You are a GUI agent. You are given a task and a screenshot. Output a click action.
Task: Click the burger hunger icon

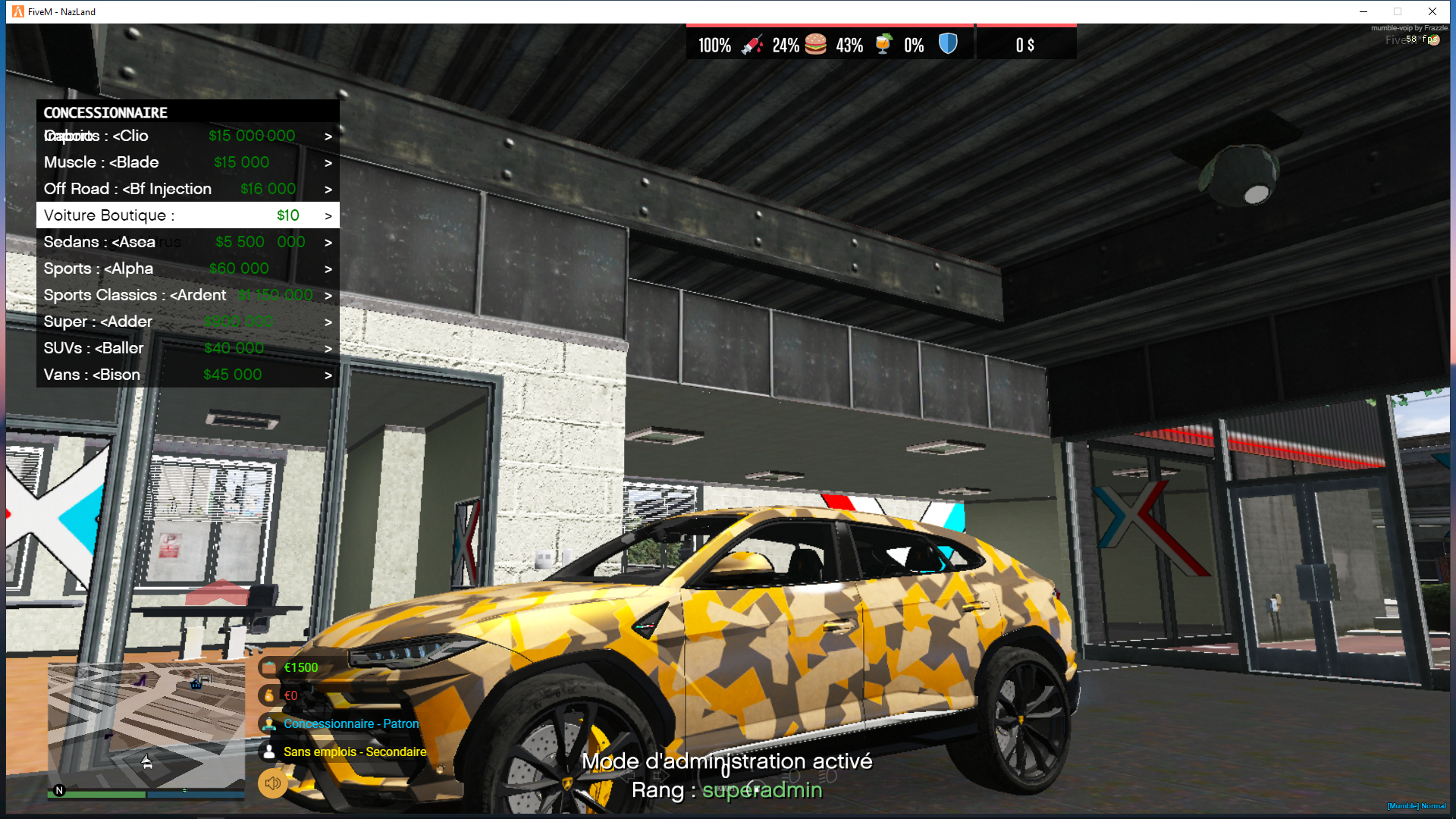click(x=815, y=45)
